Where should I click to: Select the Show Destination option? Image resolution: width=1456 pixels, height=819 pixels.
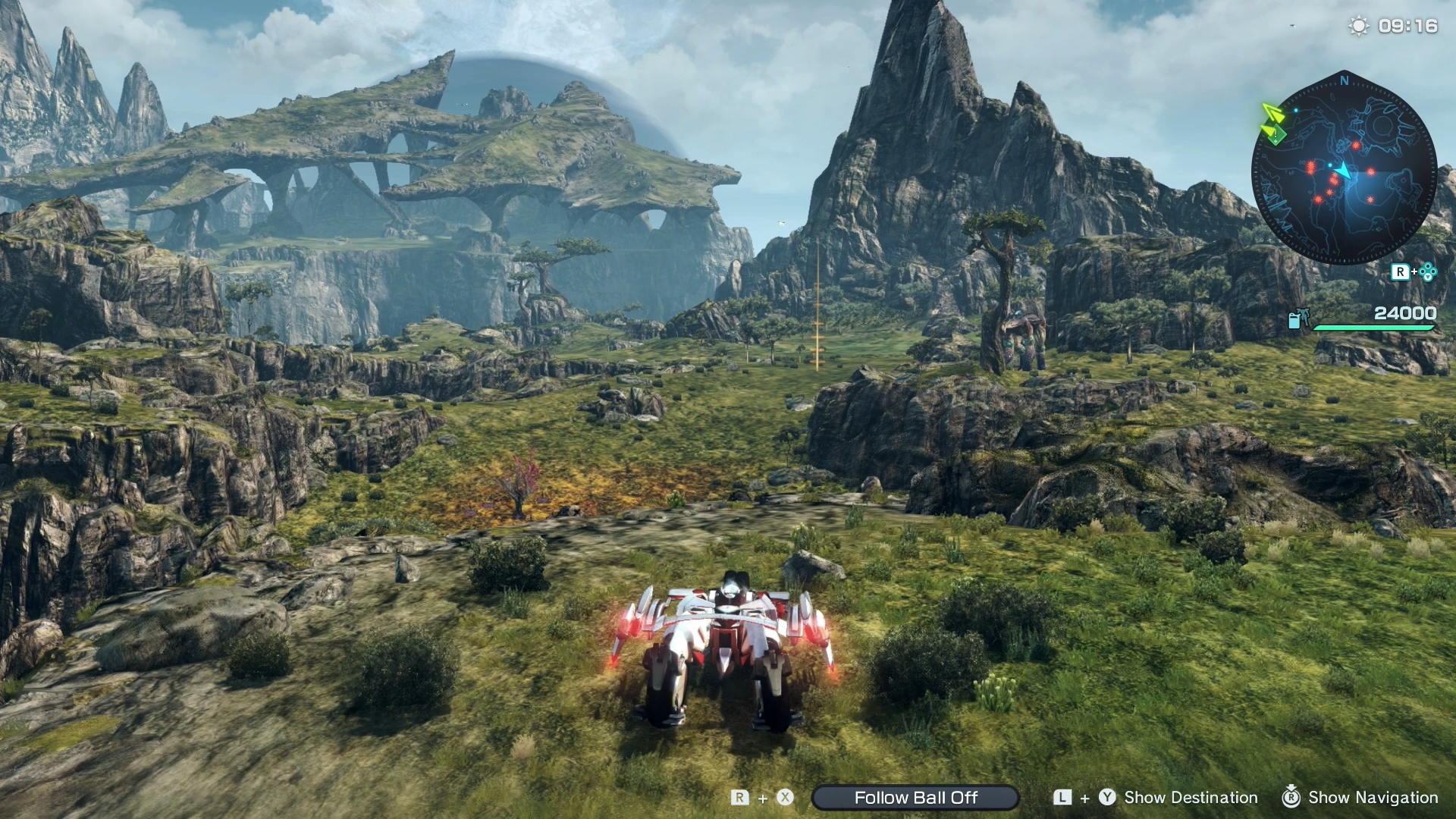click(x=1190, y=798)
